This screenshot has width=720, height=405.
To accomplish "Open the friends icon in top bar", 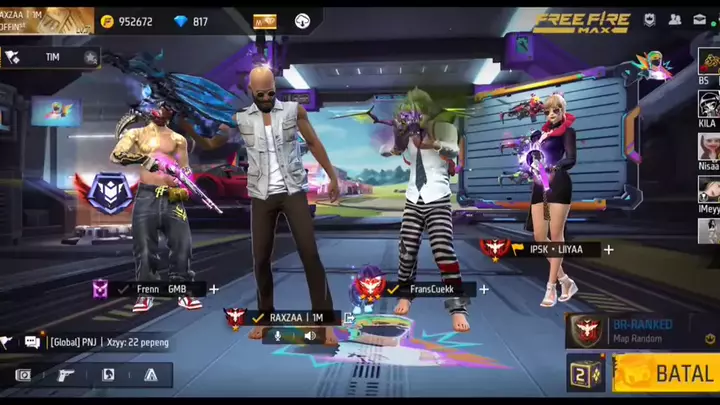I will (x=675, y=19).
